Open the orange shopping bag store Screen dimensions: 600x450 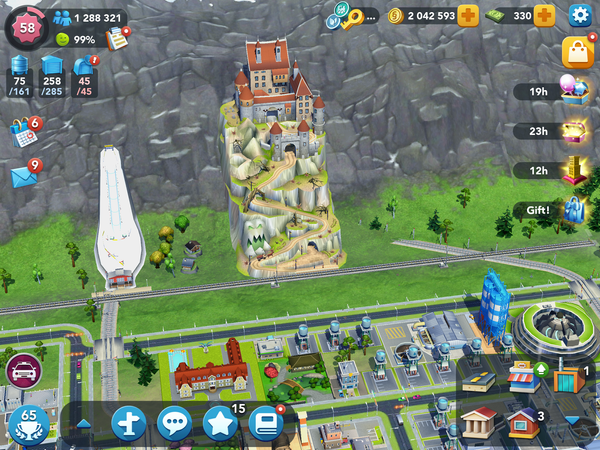(578, 52)
